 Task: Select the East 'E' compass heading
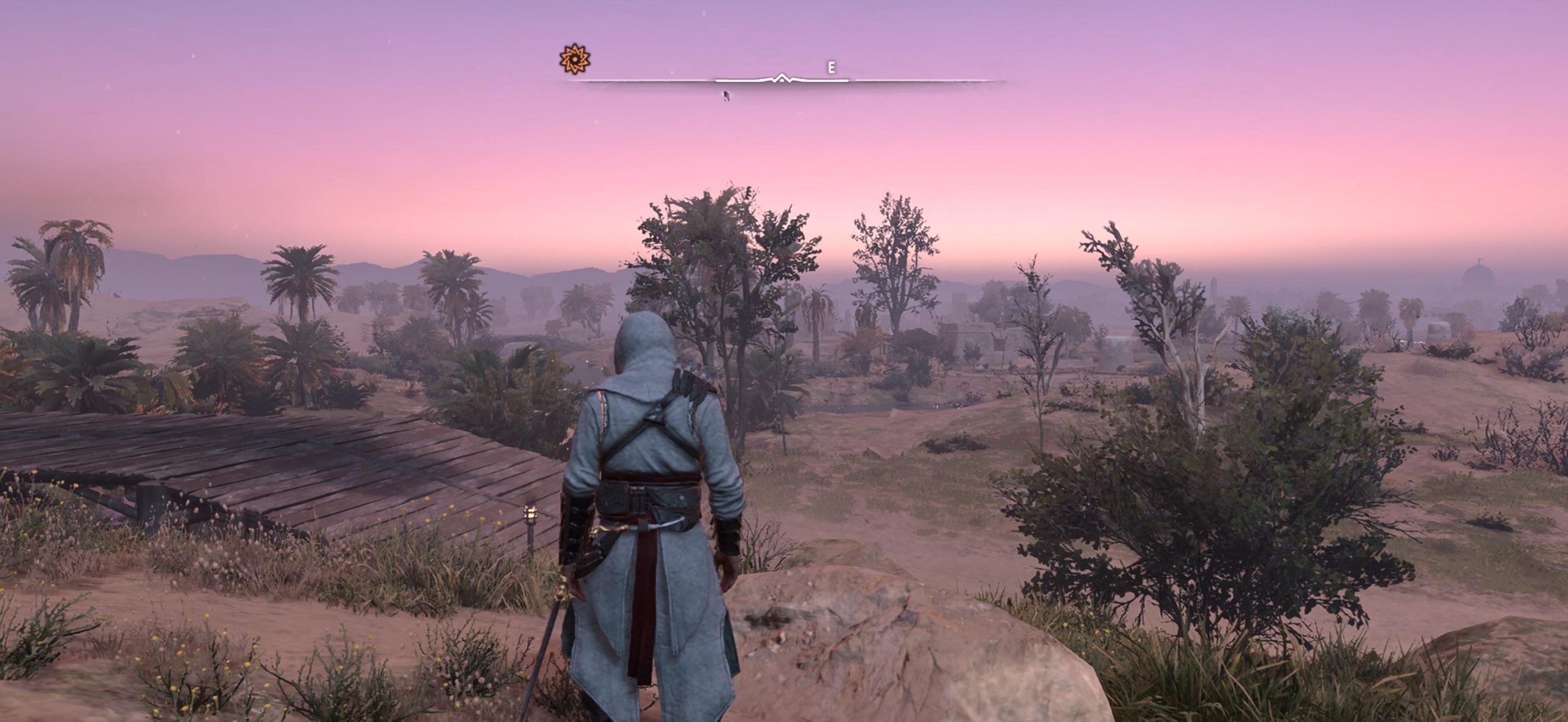coord(831,68)
